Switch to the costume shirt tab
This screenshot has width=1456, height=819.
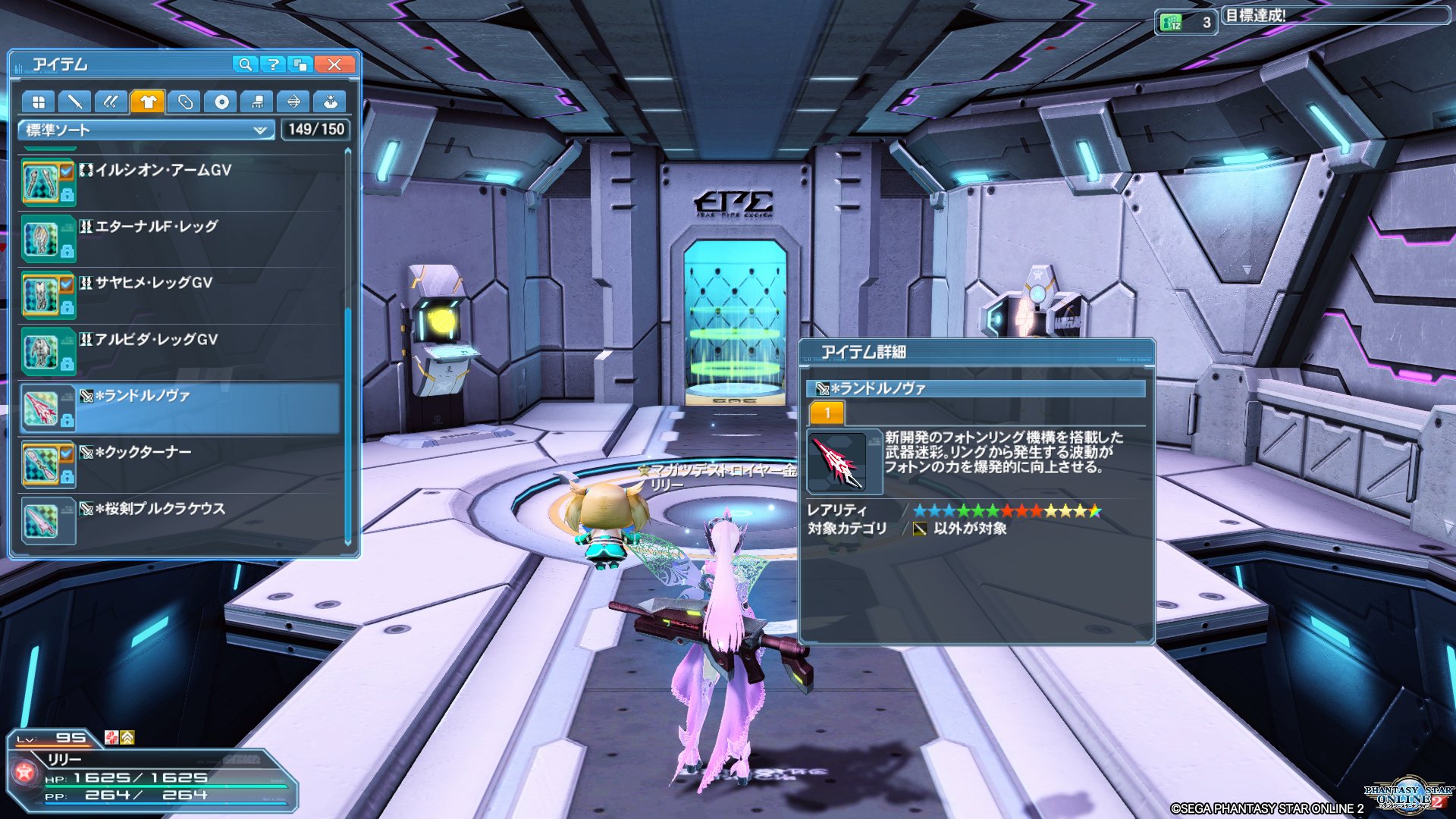click(149, 101)
